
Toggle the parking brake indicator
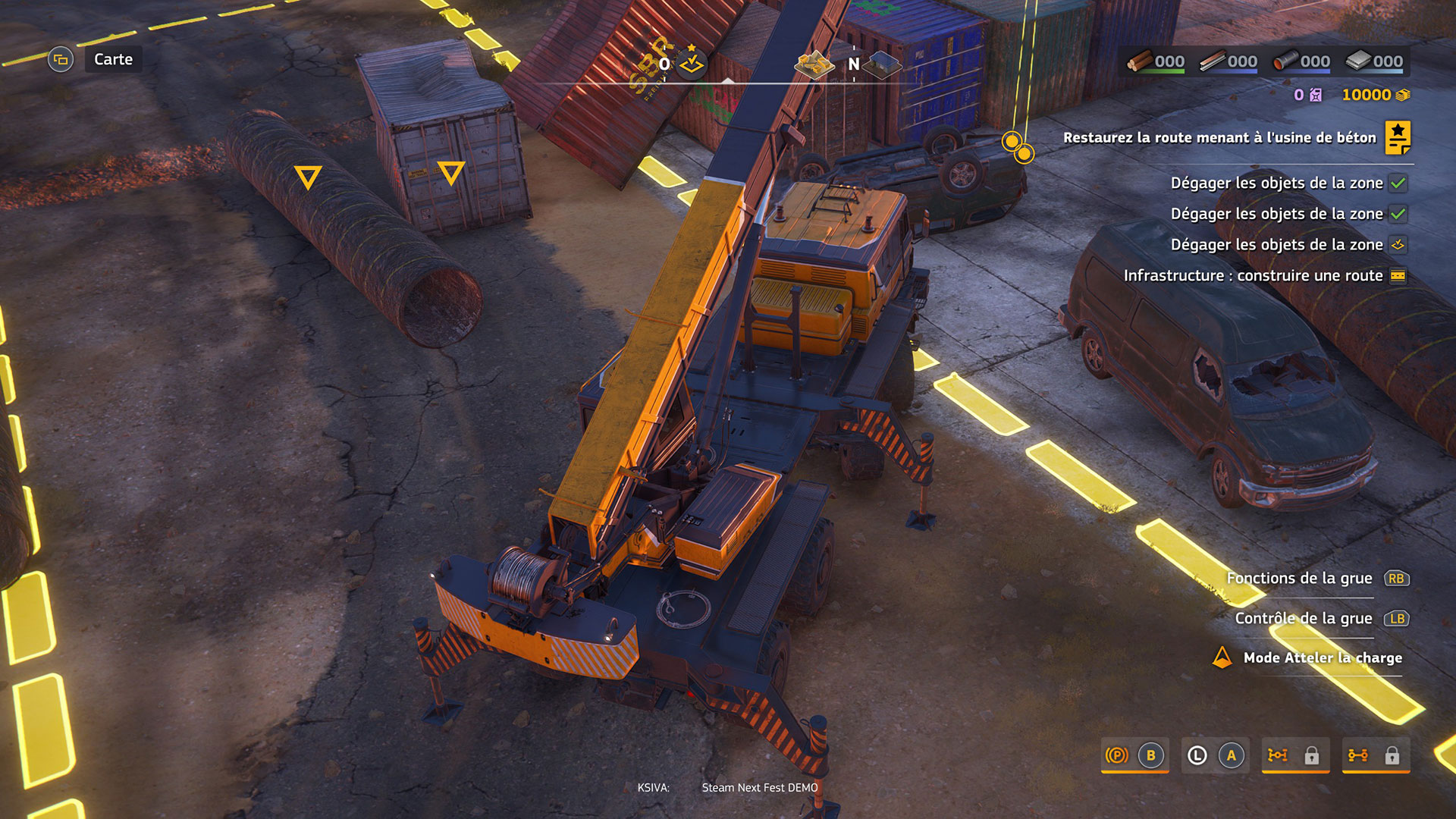click(1116, 755)
